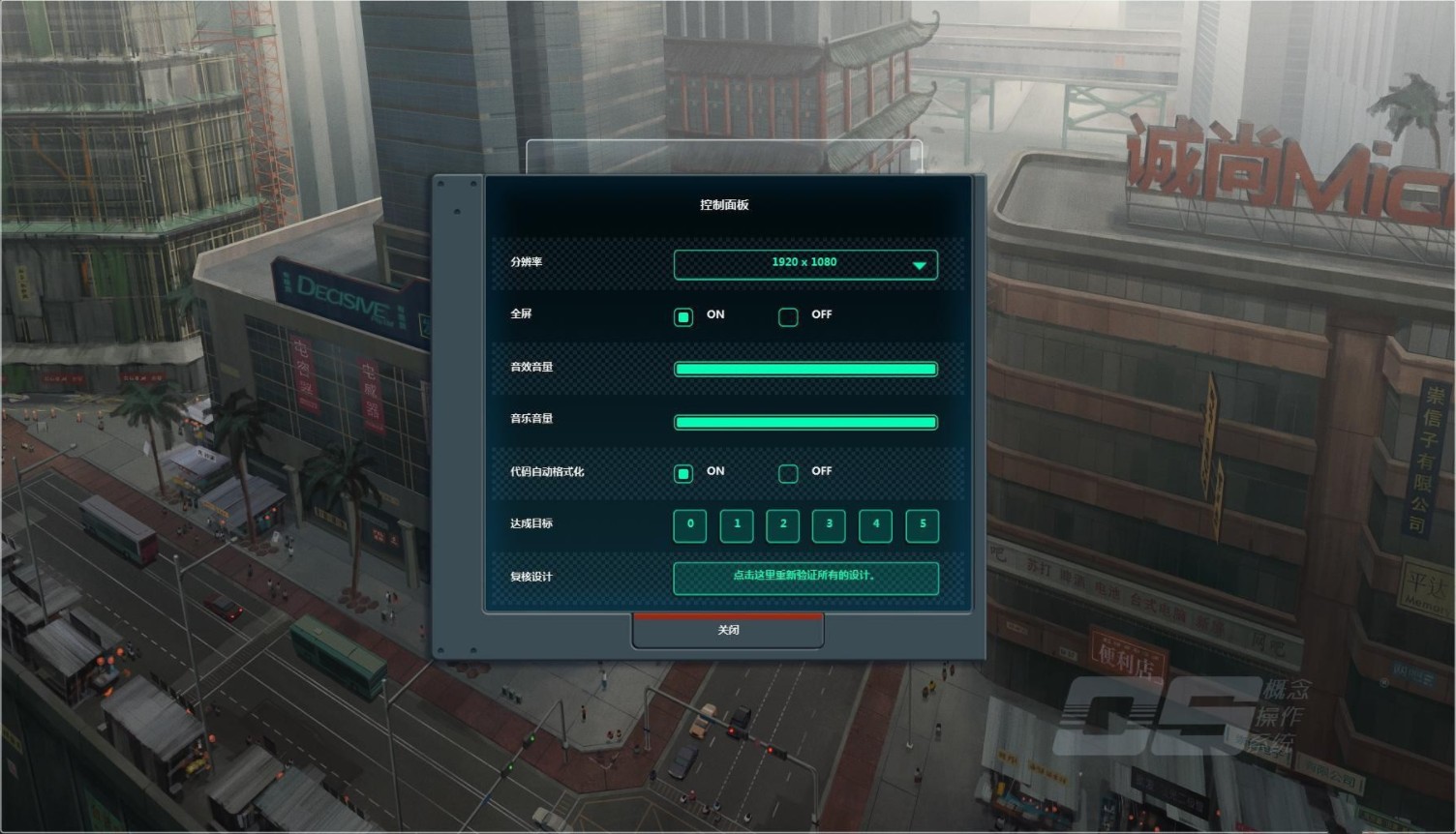Viewport: 1456px width, 834px height.
Task: Select goal button 0
Action: point(690,525)
